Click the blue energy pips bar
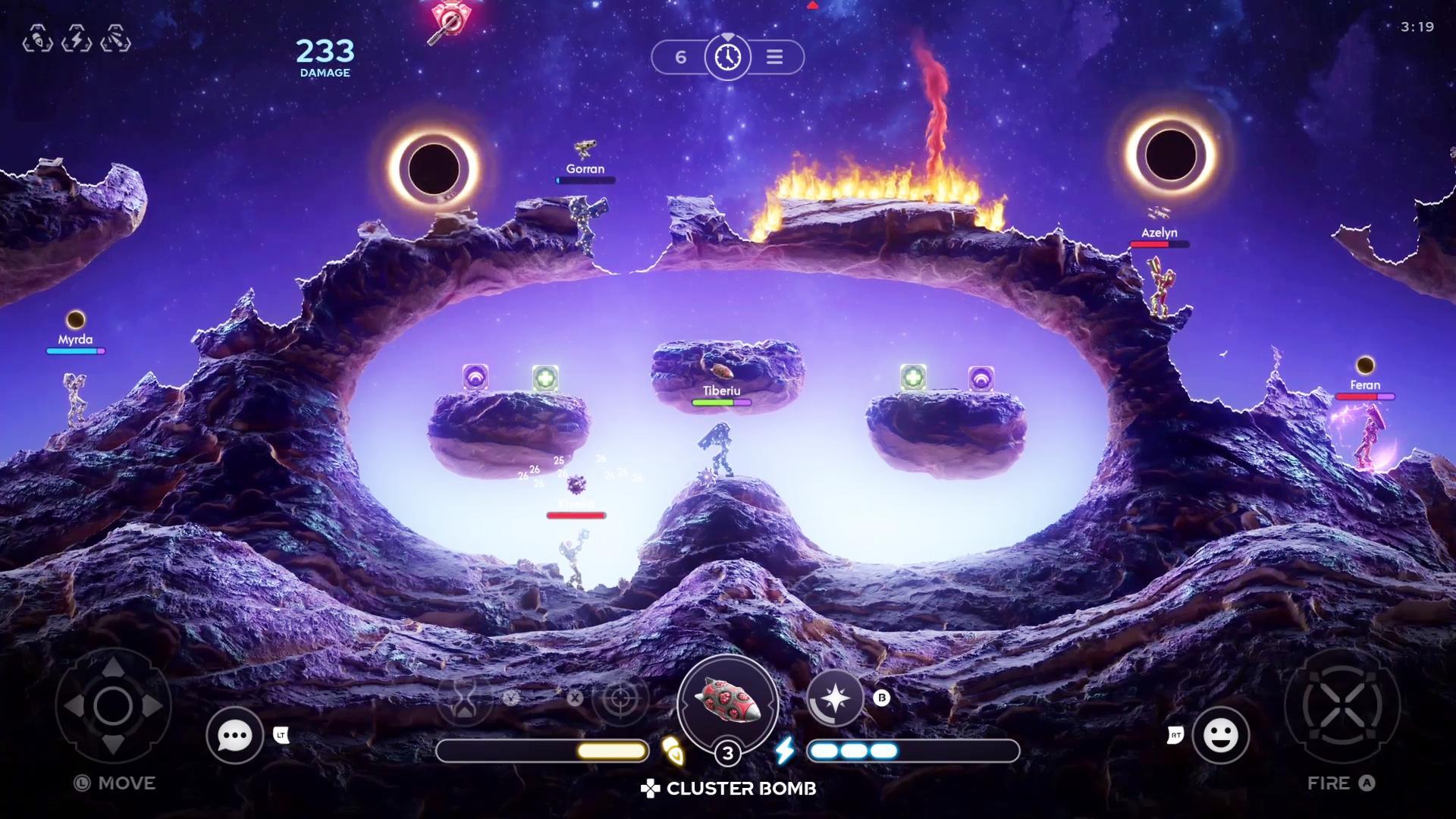 [x=852, y=751]
